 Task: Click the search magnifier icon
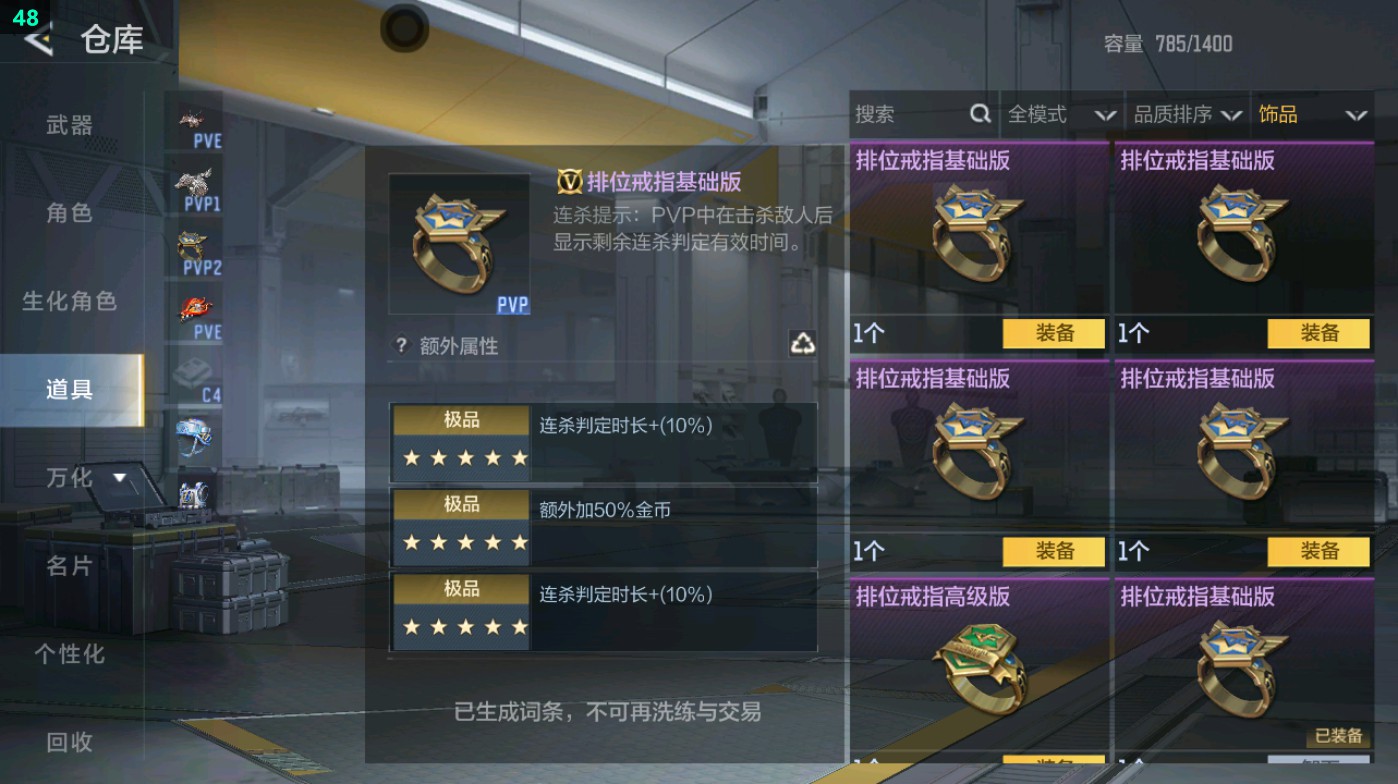(x=978, y=114)
